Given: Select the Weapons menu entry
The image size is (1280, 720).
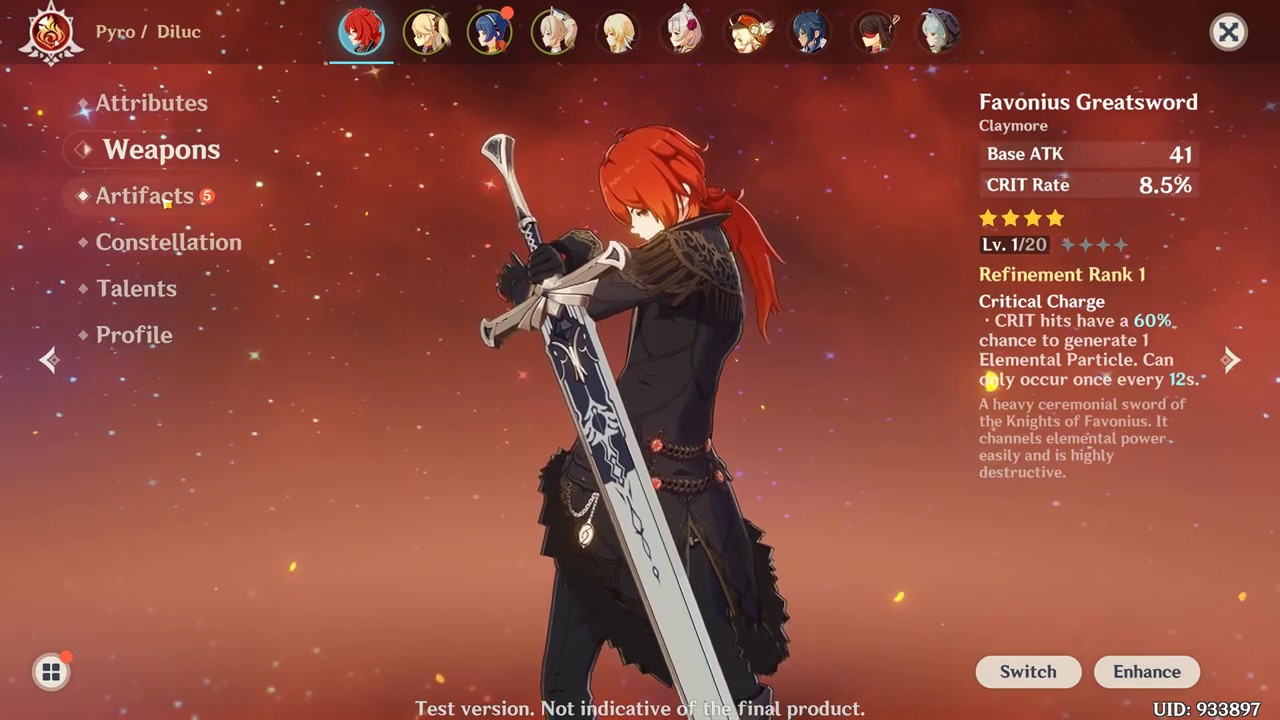Looking at the screenshot, I should (160, 150).
